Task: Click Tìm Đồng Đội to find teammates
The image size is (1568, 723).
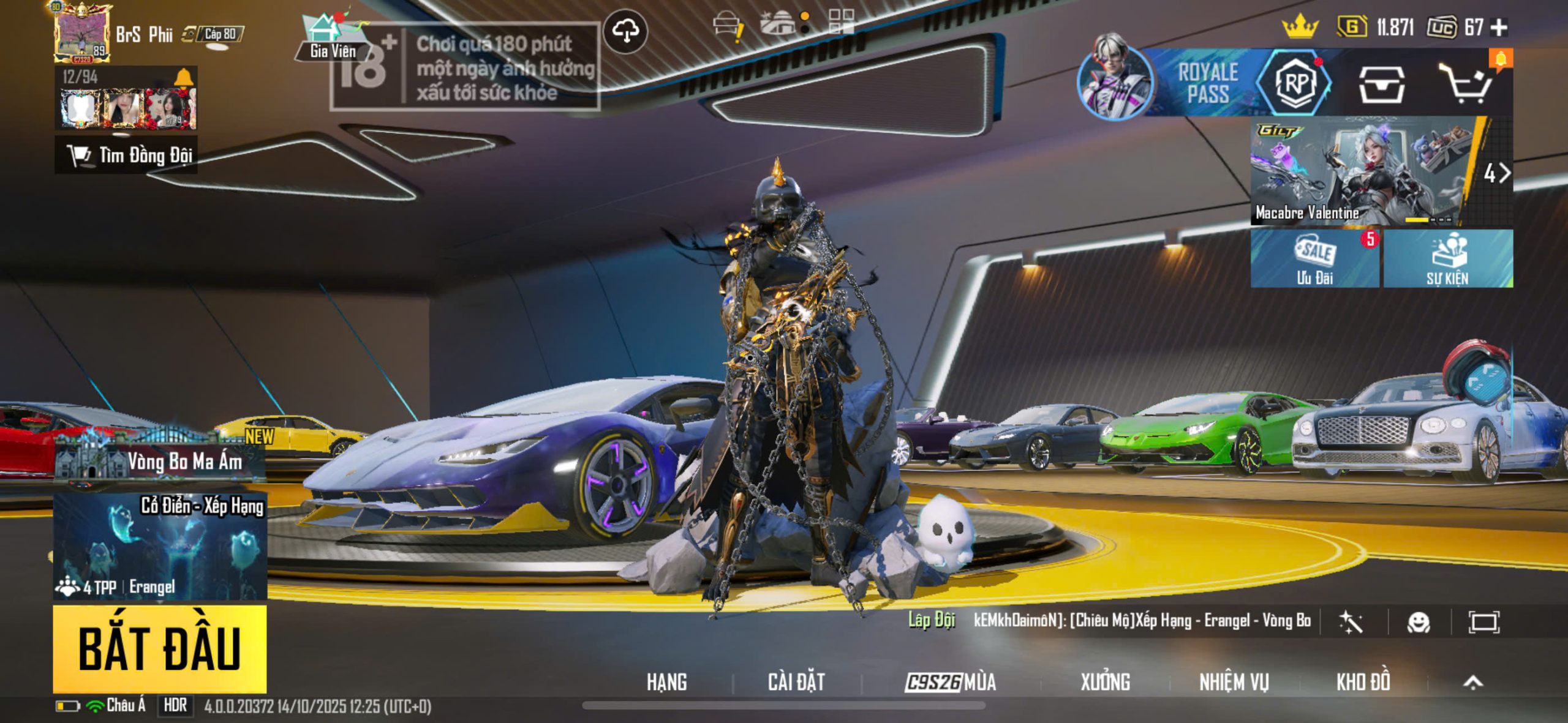Action: [x=127, y=155]
